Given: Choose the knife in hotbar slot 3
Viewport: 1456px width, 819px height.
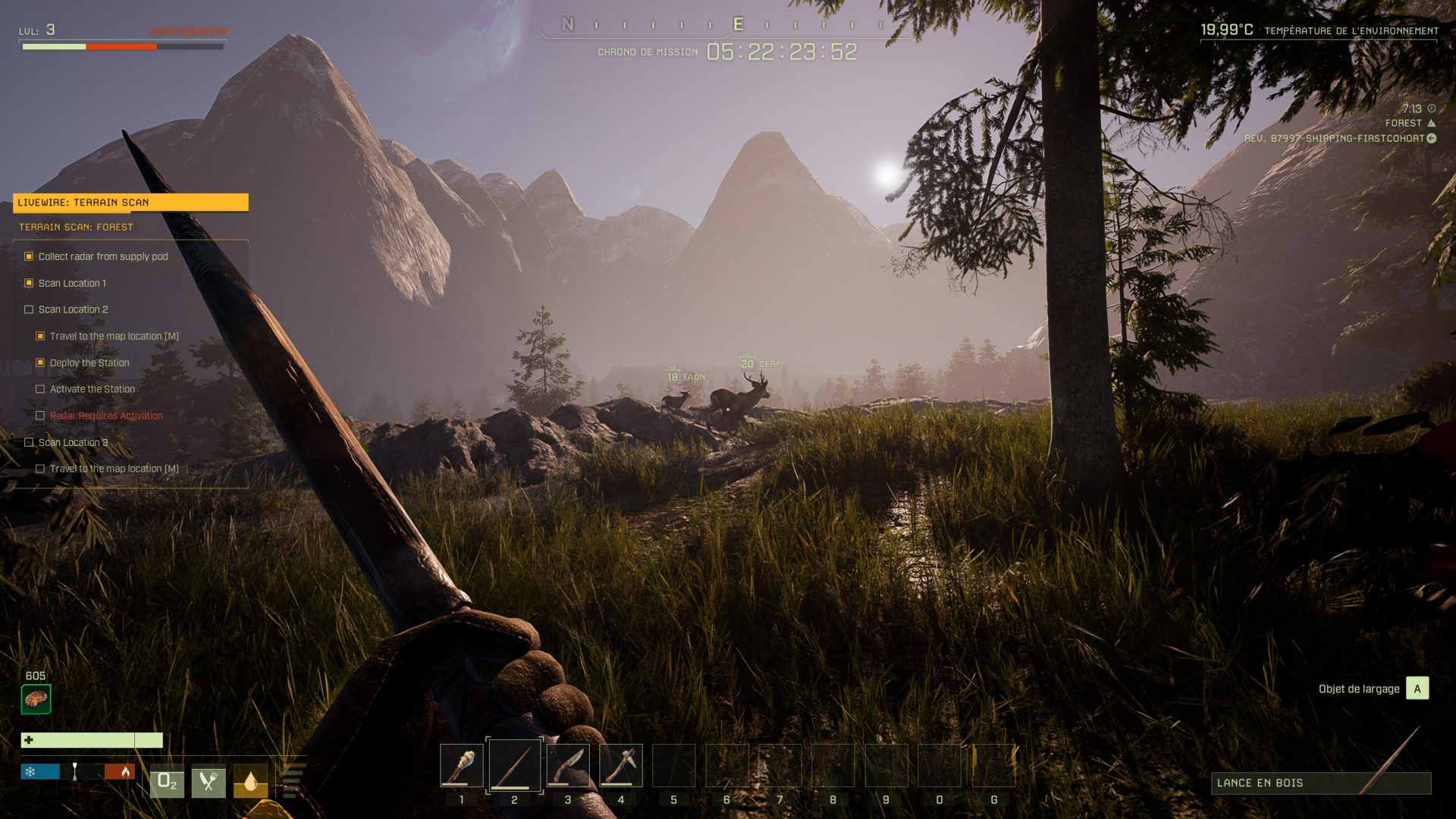Looking at the screenshot, I should click(x=567, y=765).
